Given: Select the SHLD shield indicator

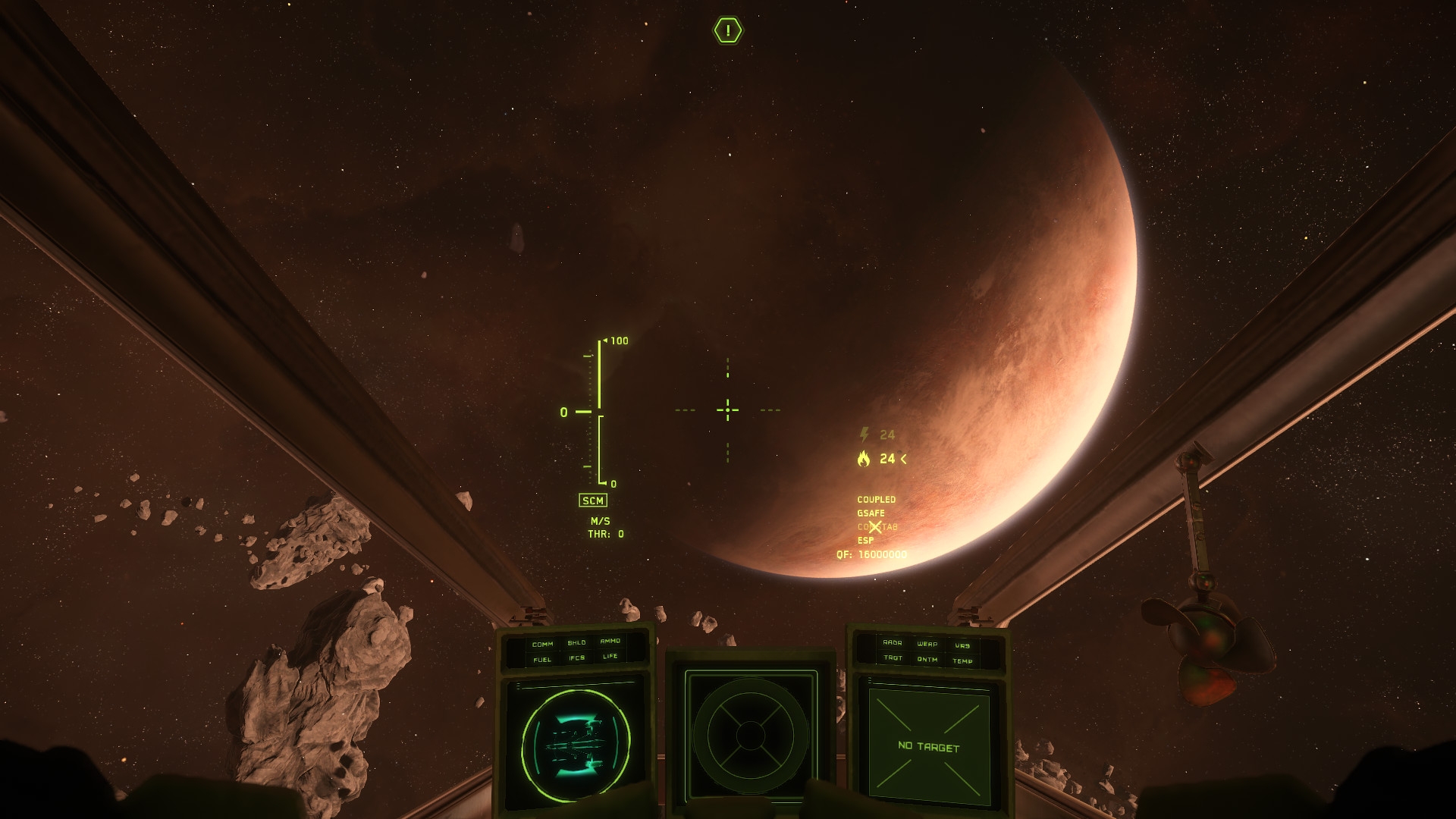Looking at the screenshot, I should click(x=576, y=643).
